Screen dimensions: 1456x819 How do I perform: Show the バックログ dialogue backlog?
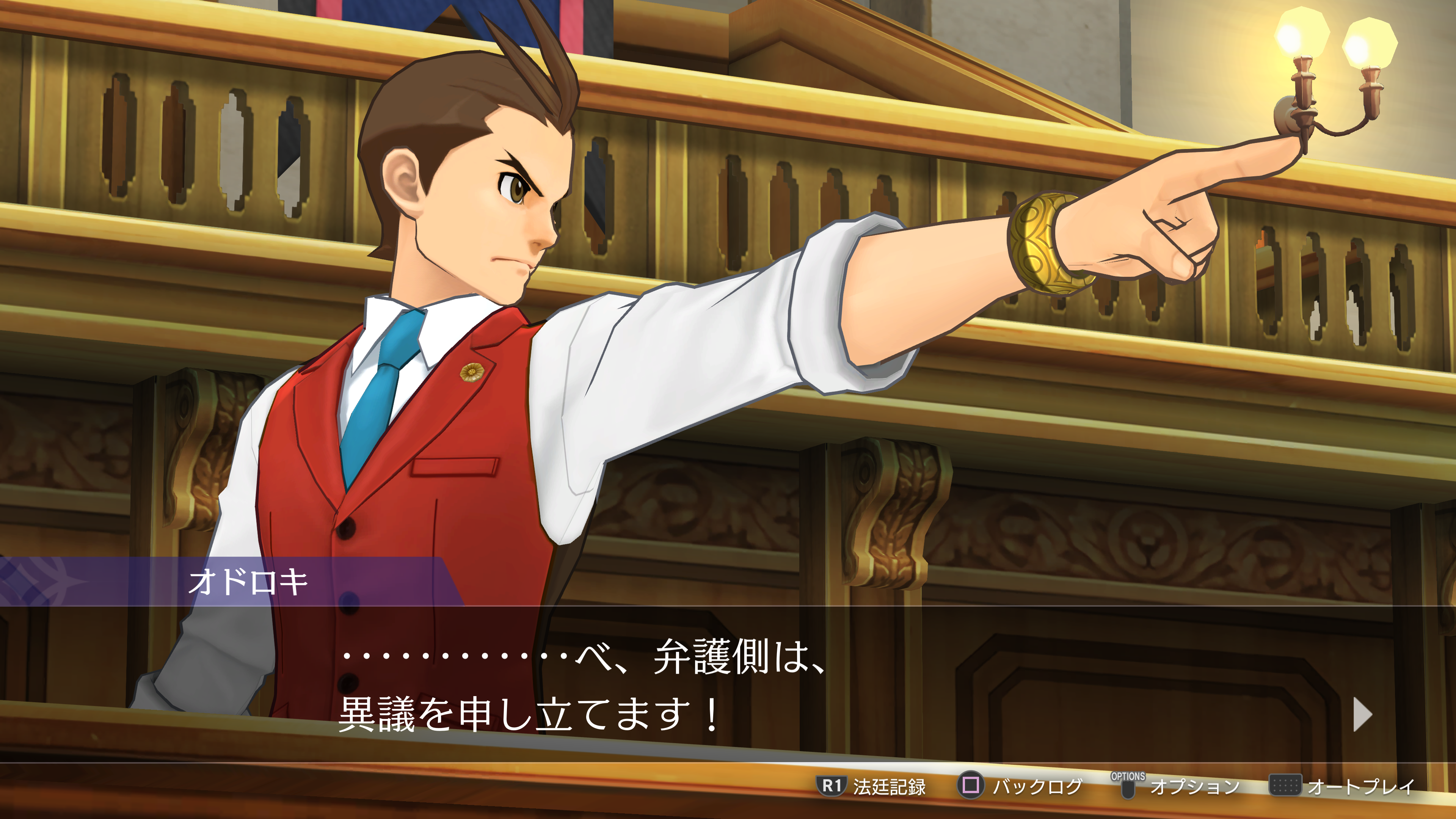pos(1020,786)
